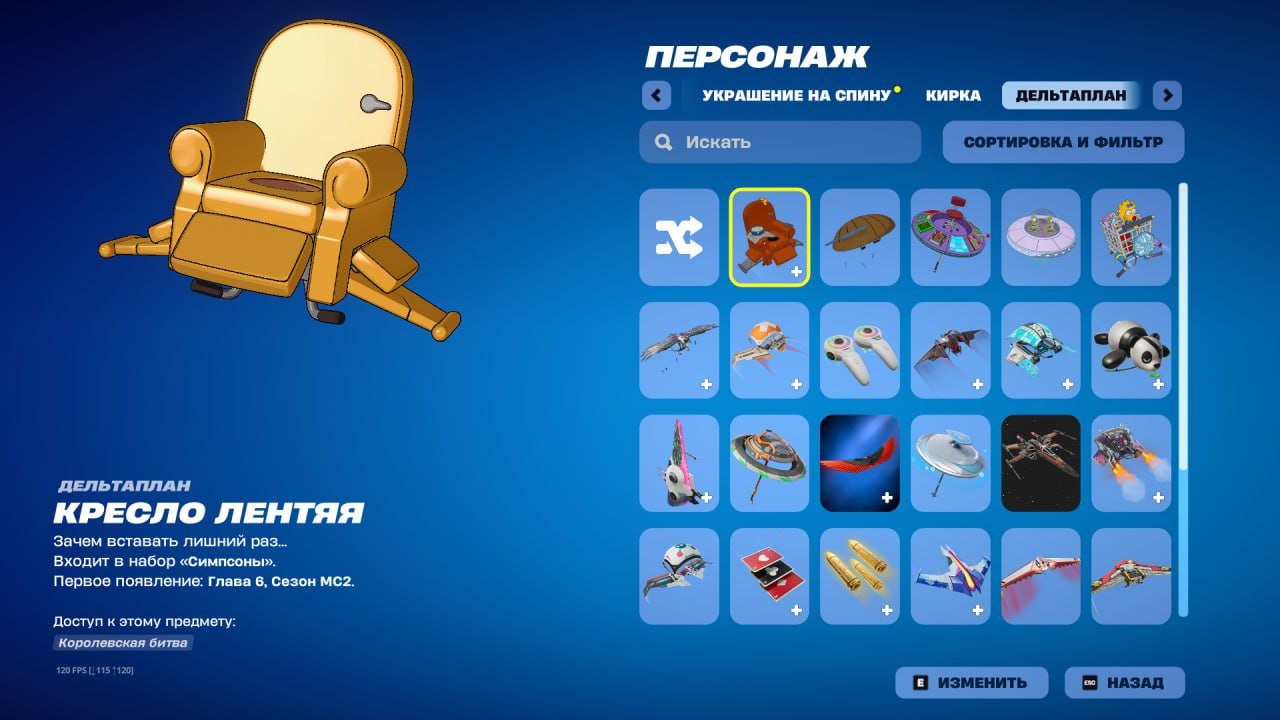Image resolution: width=1280 pixels, height=720 pixels.
Task: Choose the X-wing starfighter glider
Action: point(1040,465)
